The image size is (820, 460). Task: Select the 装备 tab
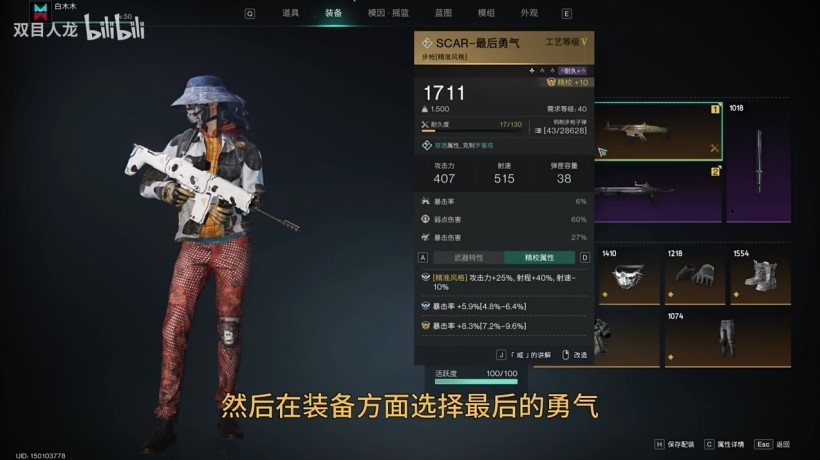(x=333, y=13)
